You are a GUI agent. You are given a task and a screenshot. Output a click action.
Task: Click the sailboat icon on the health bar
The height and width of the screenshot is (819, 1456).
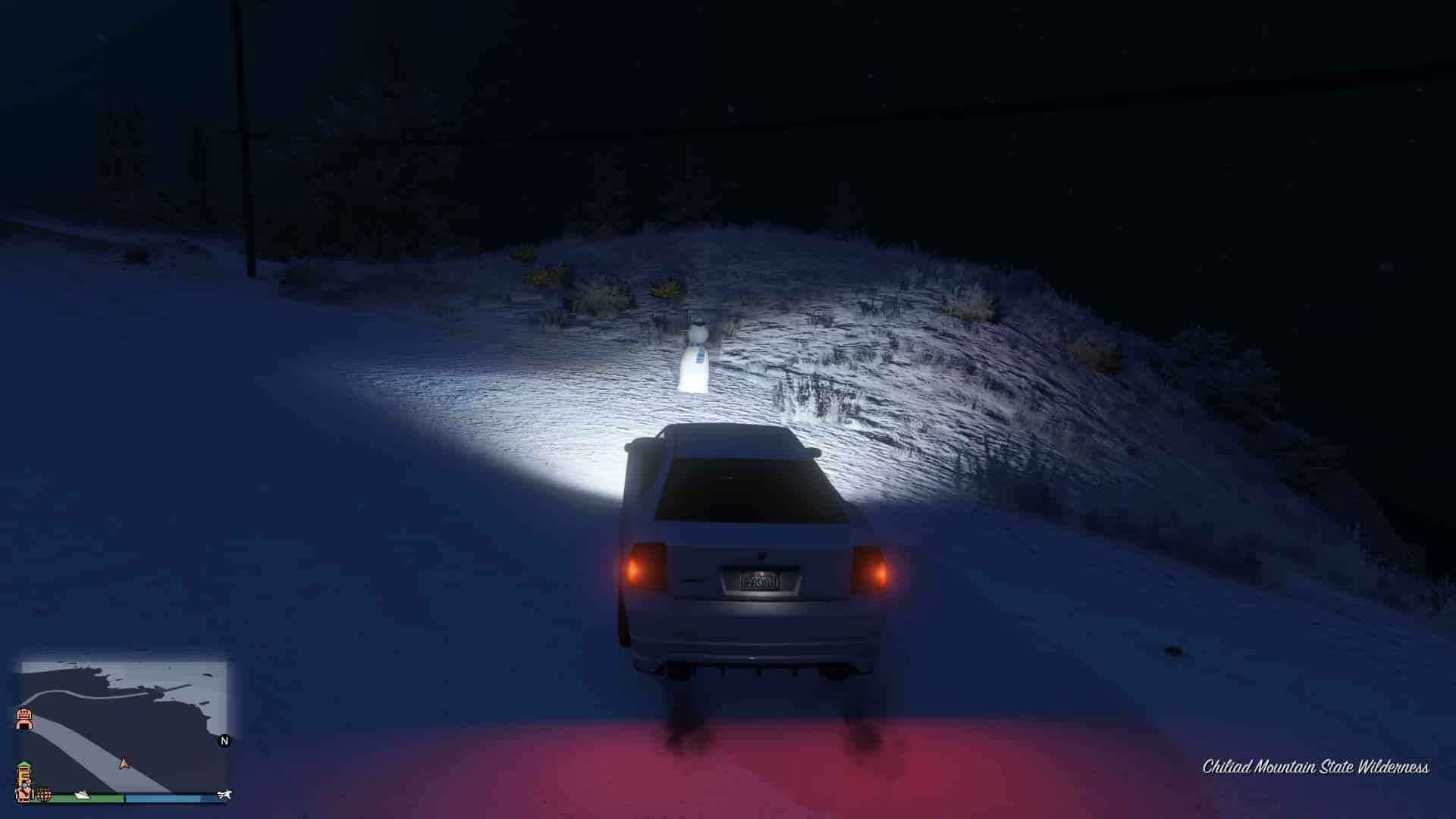point(82,795)
